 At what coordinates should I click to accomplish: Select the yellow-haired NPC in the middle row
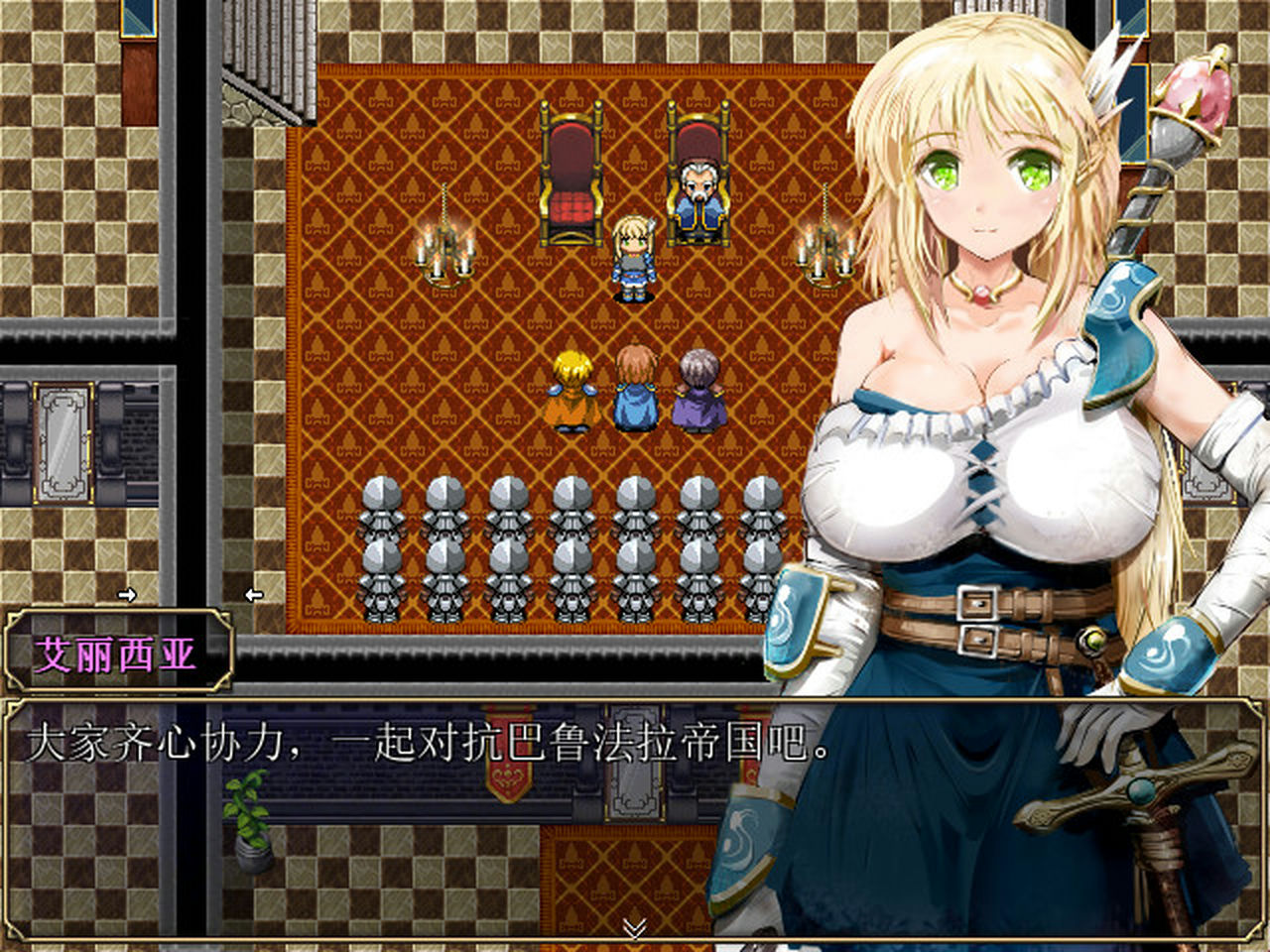pyautogui.click(x=571, y=387)
